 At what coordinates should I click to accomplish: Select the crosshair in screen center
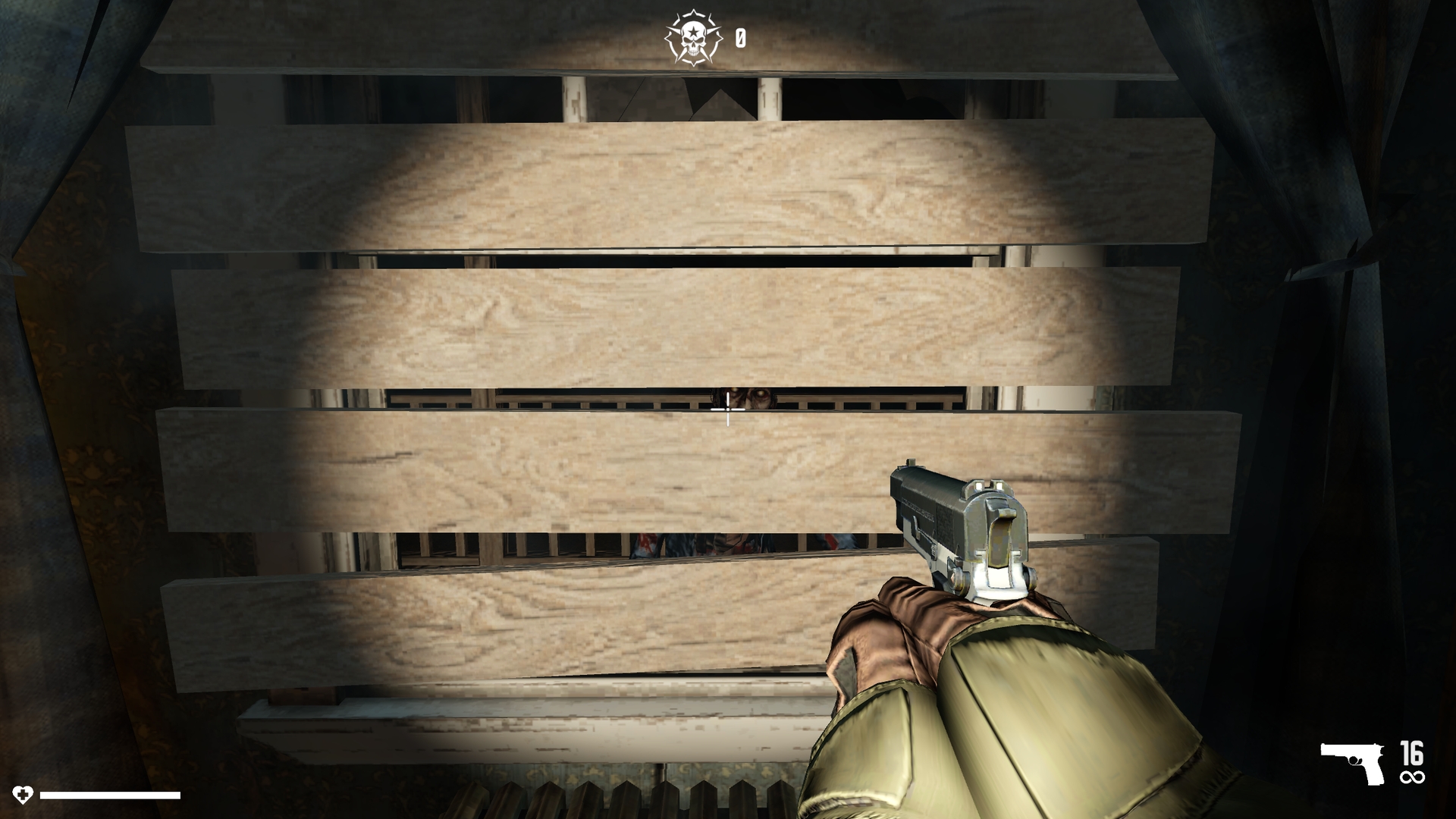point(728,409)
